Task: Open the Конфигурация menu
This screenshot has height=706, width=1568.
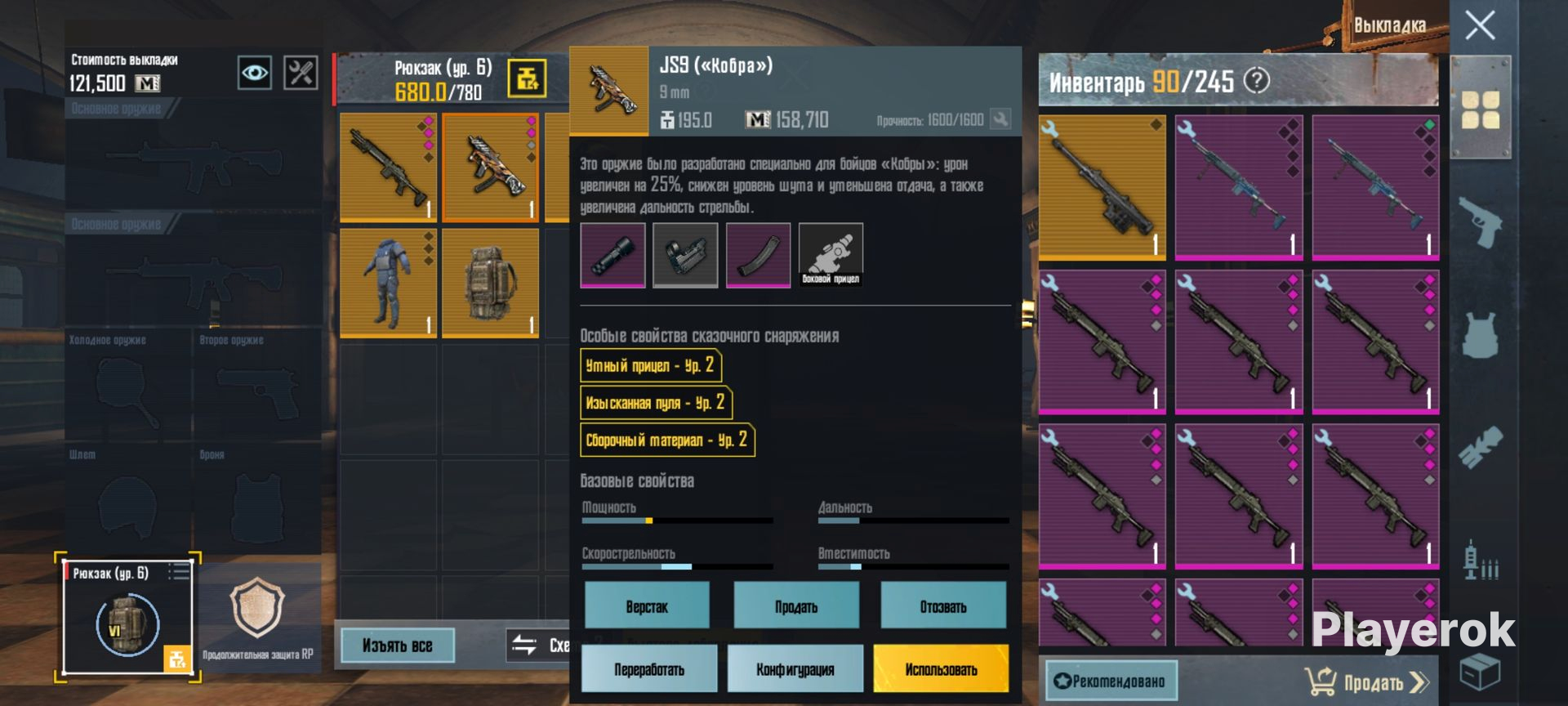Action: (795, 669)
